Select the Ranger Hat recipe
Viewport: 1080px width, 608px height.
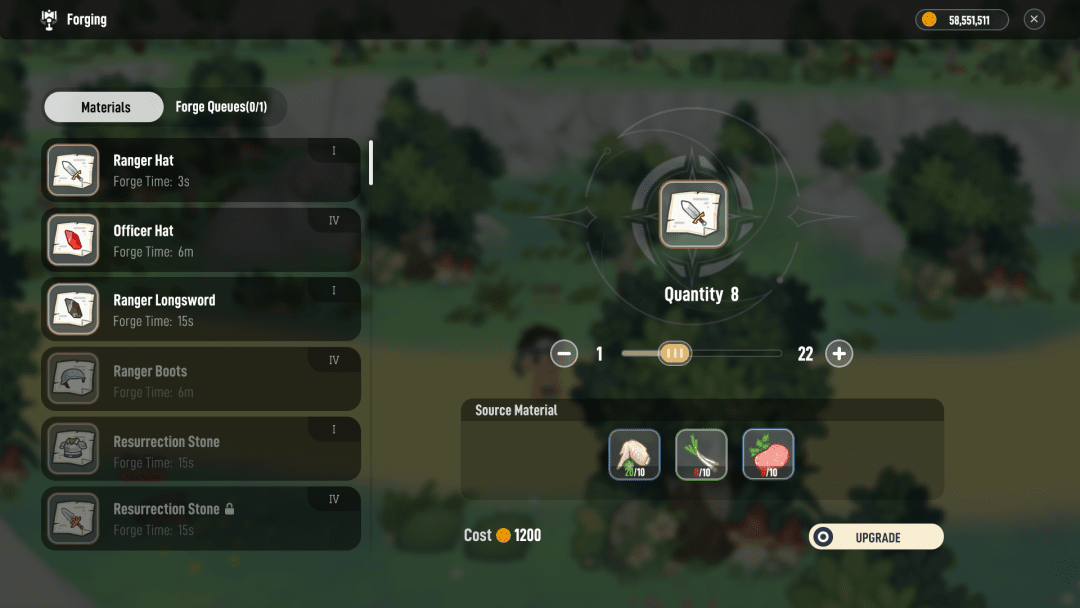(x=200, y=170)
